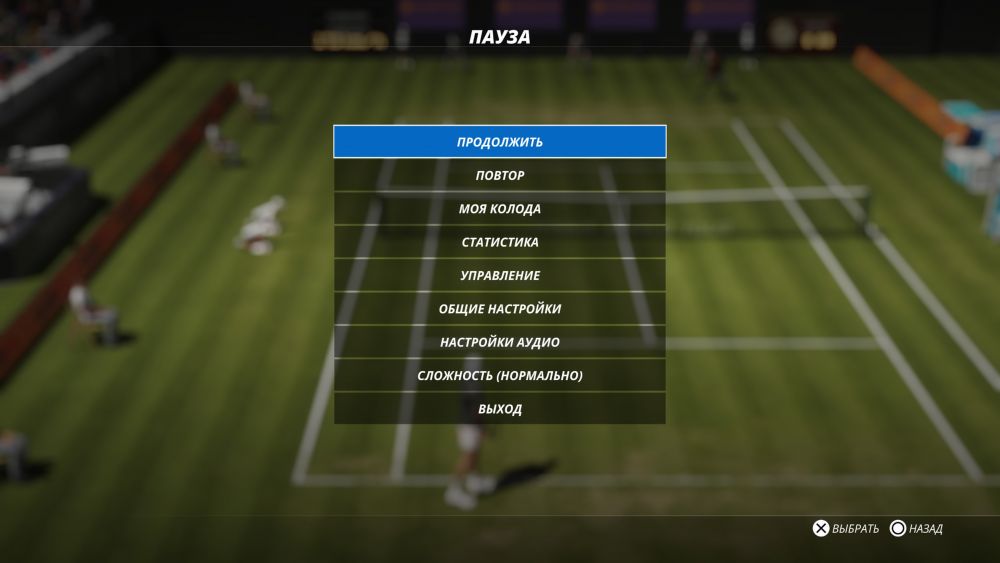Viewport: 1000px width, 563px height.
Task: Go to Настройки аудио
Action: click(500, 342)
